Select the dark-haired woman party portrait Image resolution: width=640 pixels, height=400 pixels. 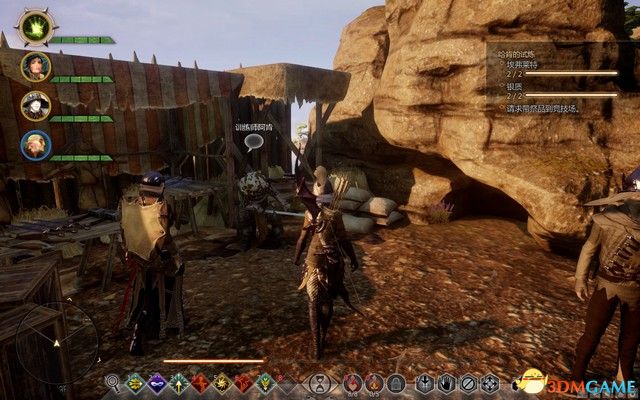pos(35,67)
